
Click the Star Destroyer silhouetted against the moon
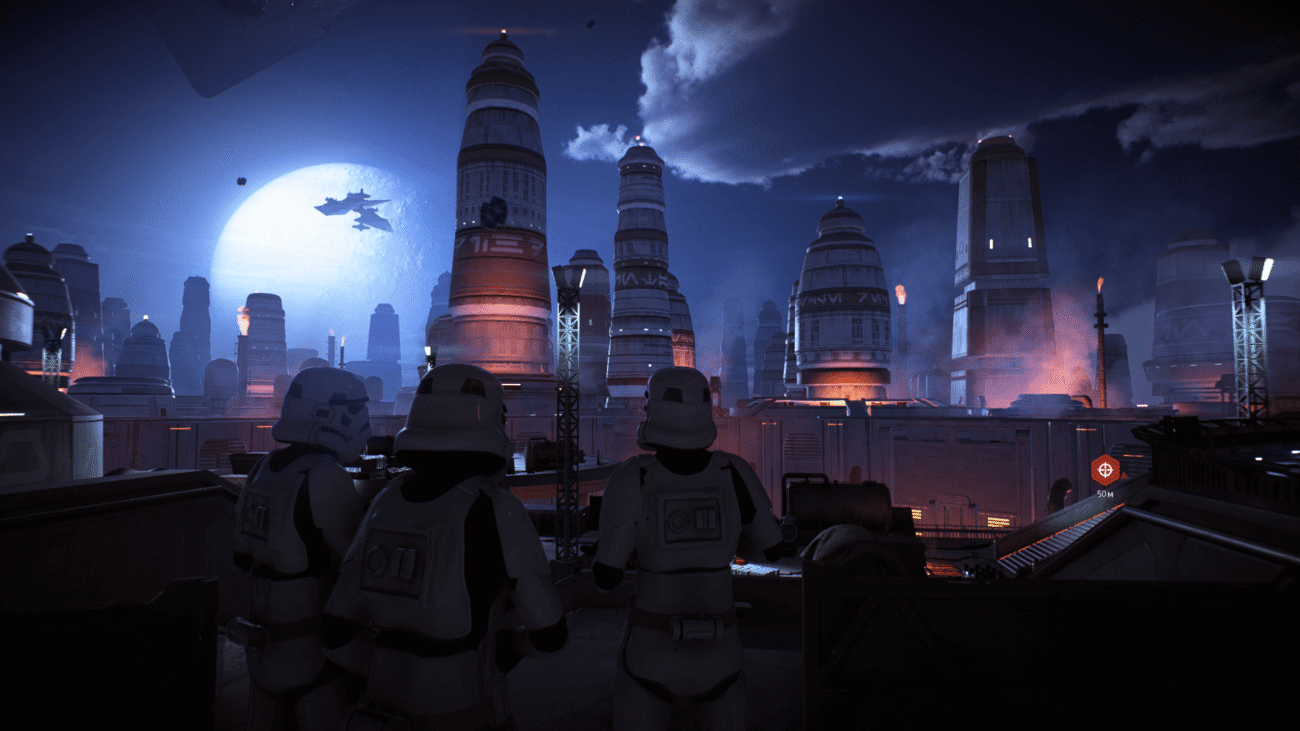[355, 210]
